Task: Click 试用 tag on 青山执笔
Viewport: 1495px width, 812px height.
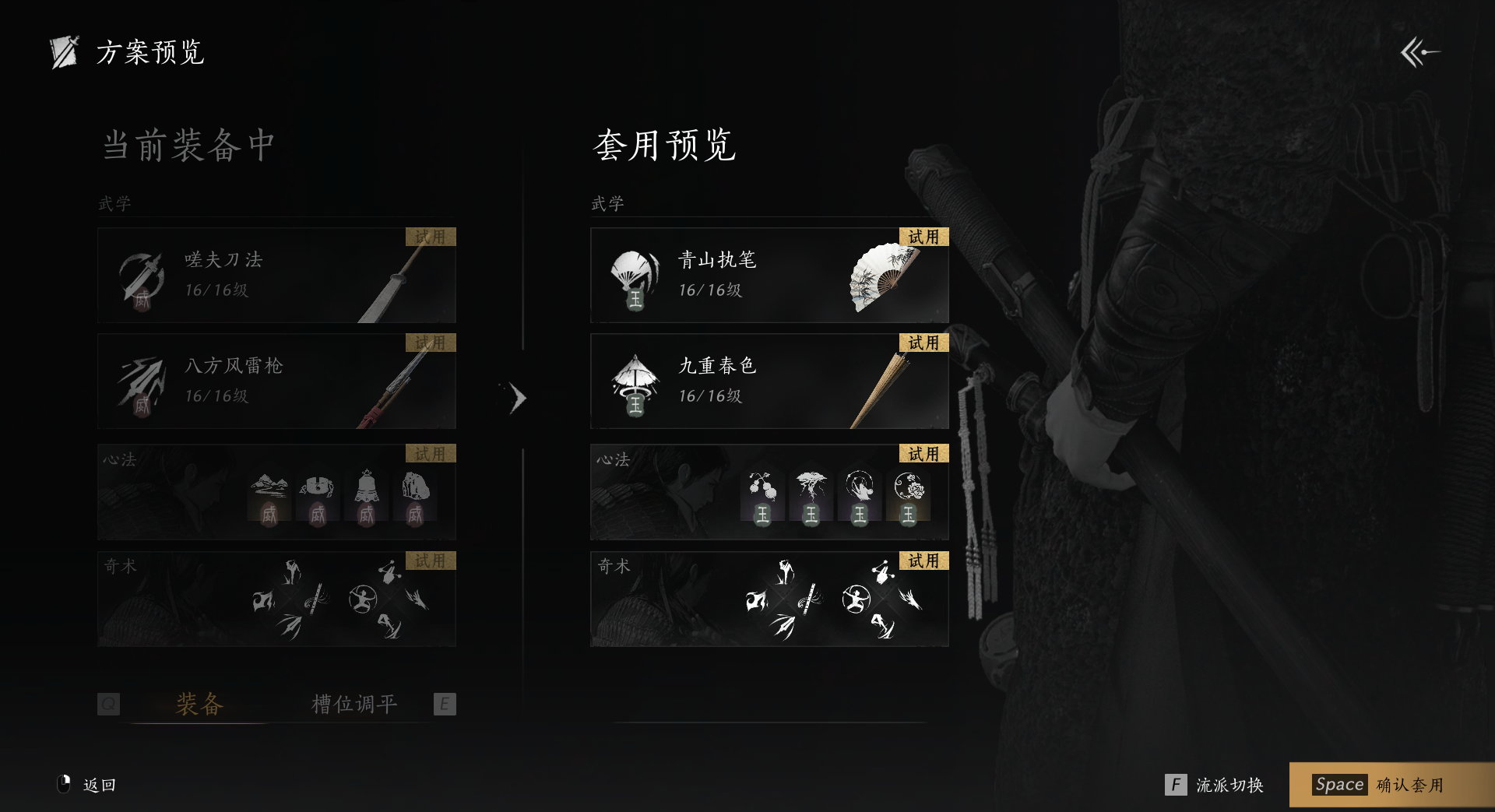Action: pos(923,237)
